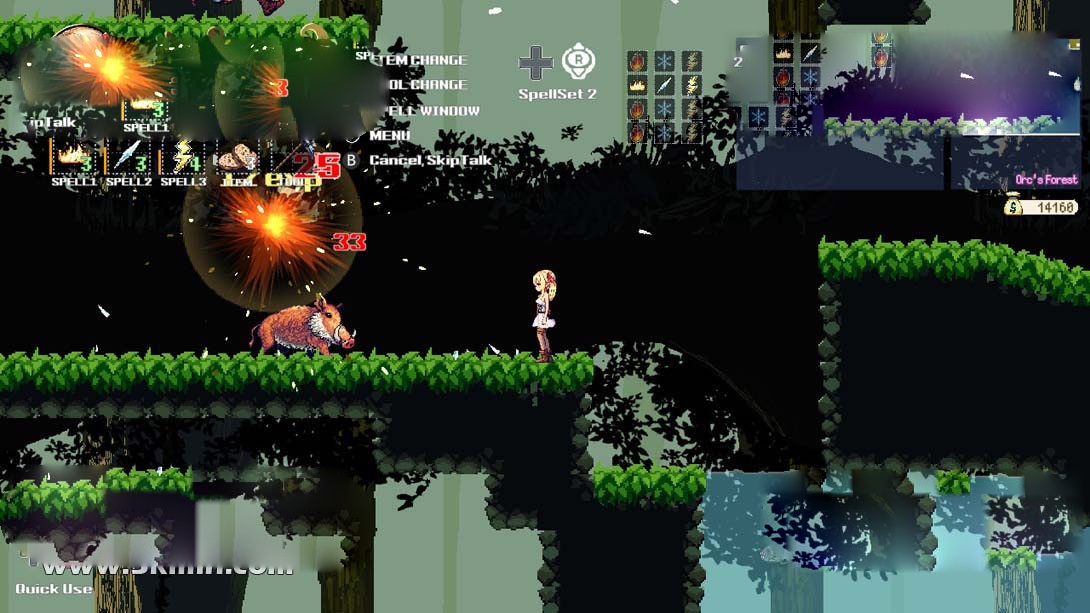Image resolution: width=1090 pixels, height=613 pixels.
Task: Activate the SPELL3 lightning bolt slot
Action: (184, 157)
